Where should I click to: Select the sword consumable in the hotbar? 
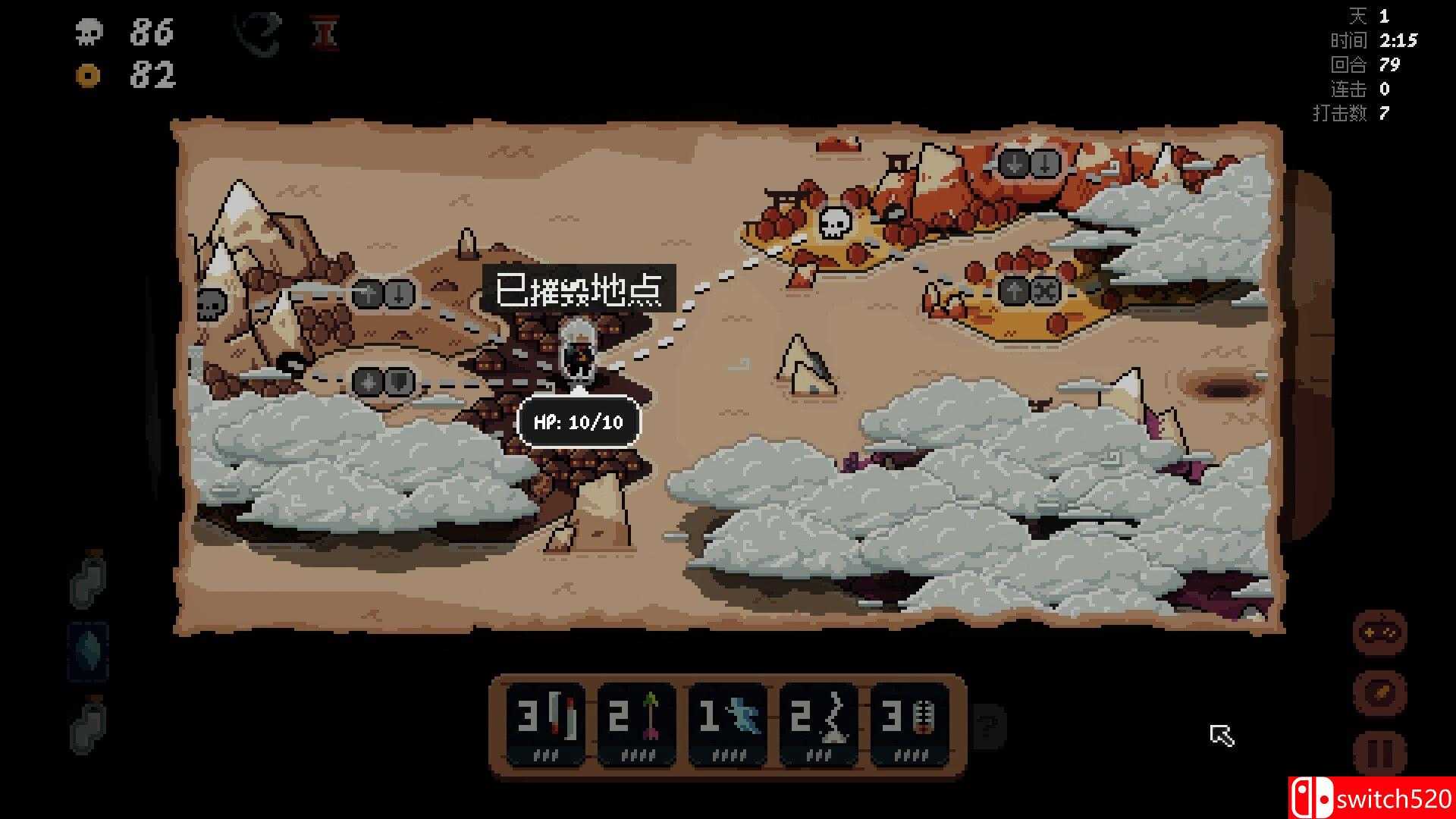(546, 720)
